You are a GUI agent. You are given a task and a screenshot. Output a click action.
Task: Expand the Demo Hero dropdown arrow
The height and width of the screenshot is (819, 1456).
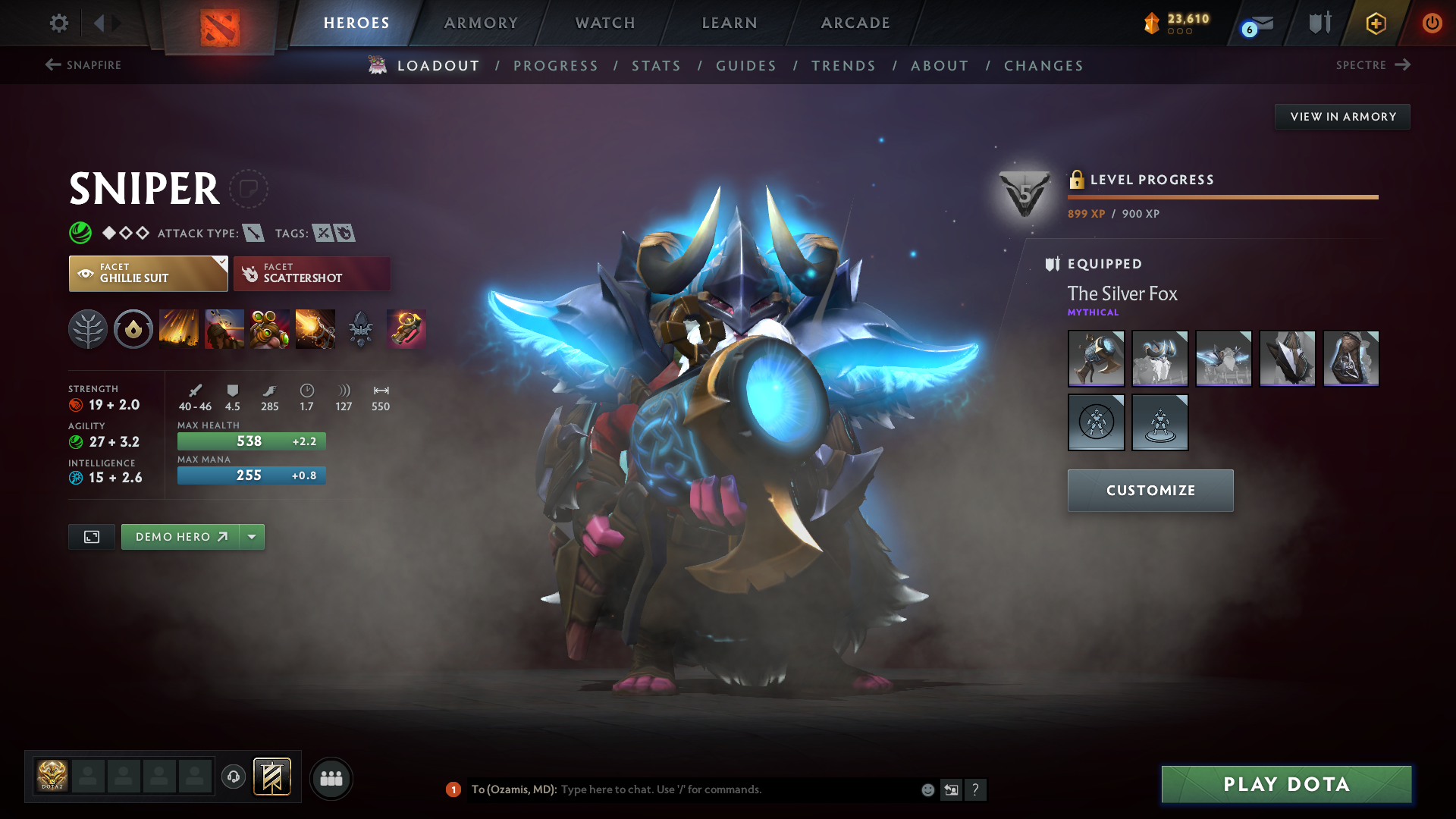(252, 537)
